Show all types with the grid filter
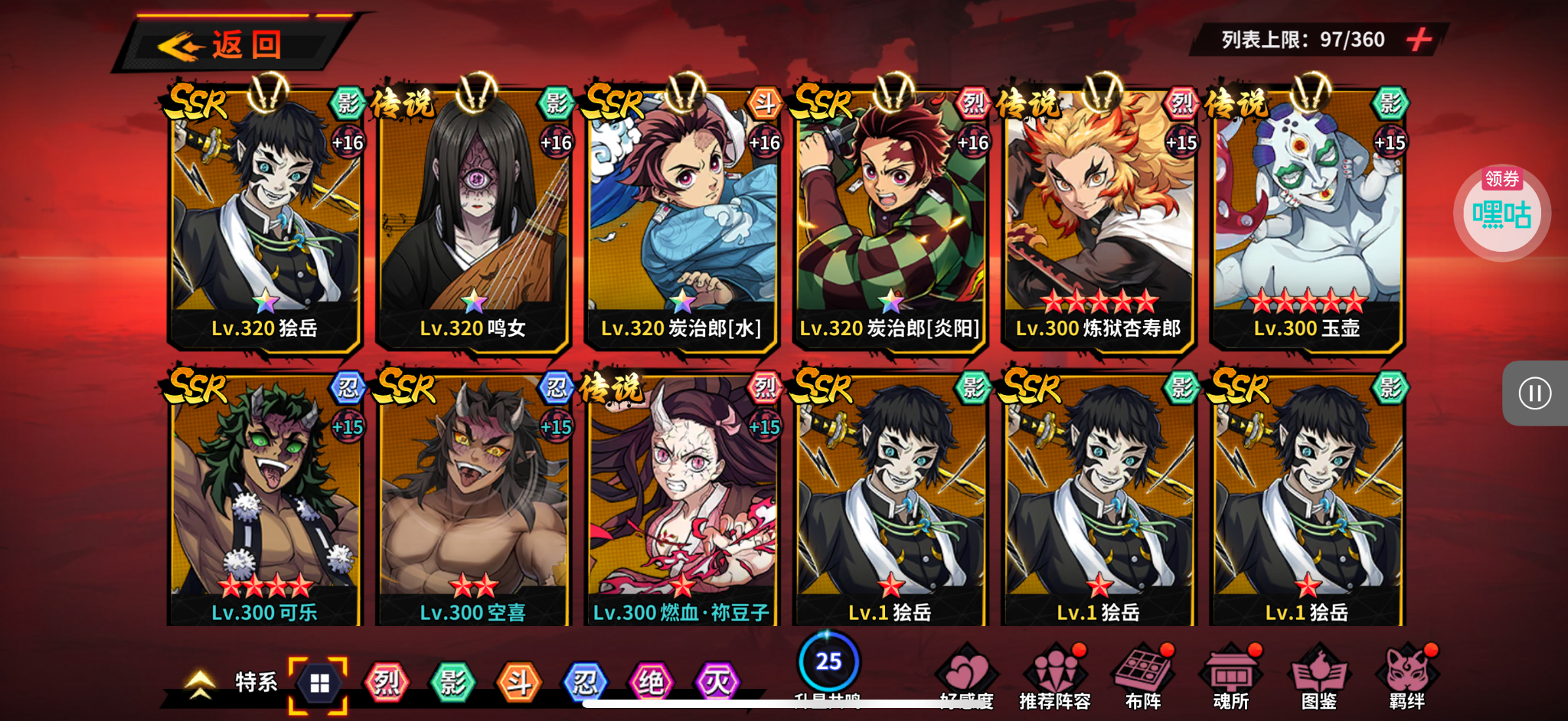Image resolution: width=1568 pixels, height=721 pixels. coord(319,683)
